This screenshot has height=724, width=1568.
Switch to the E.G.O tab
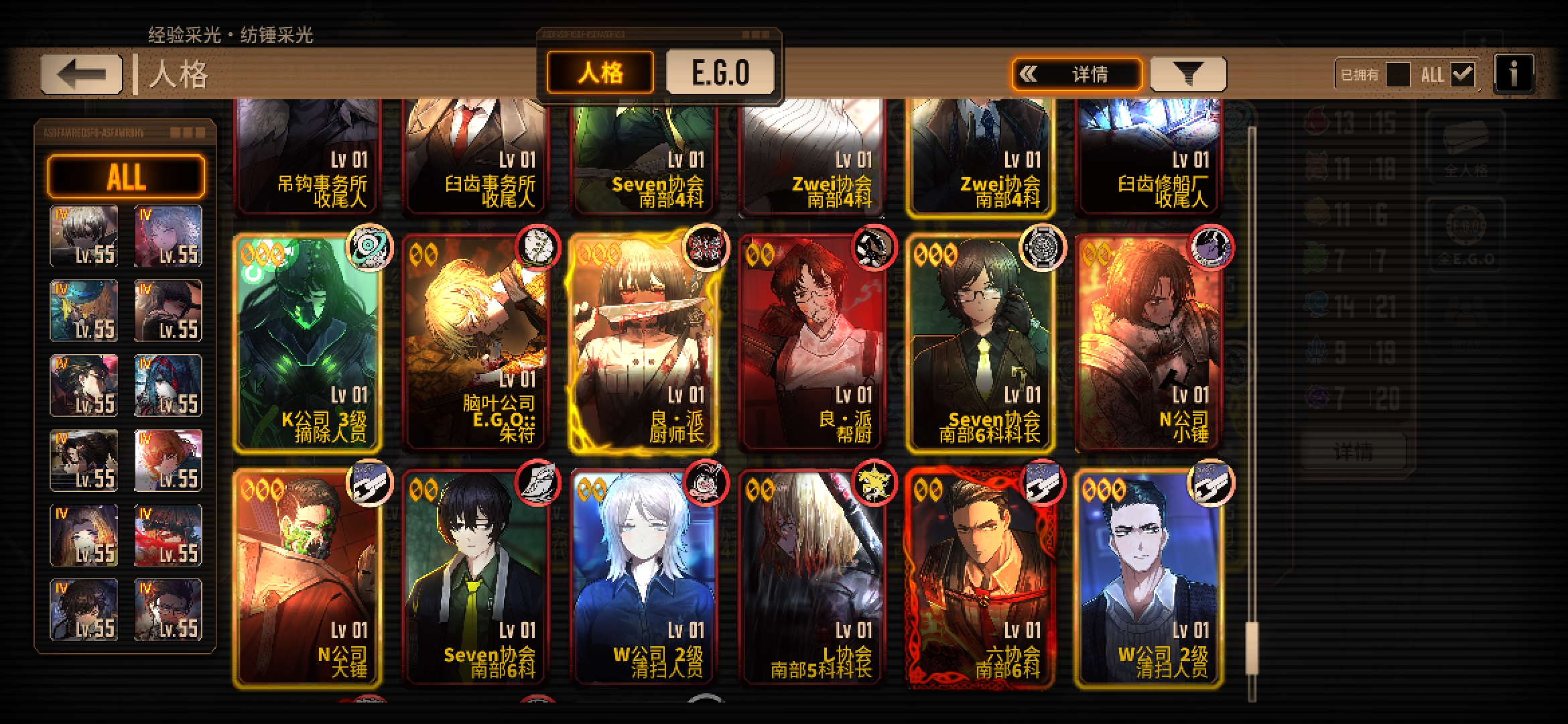click(720, 71)
